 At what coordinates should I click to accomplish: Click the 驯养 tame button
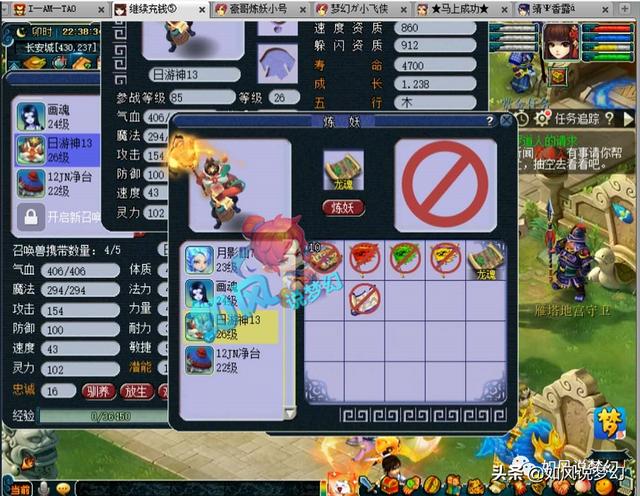96,391
